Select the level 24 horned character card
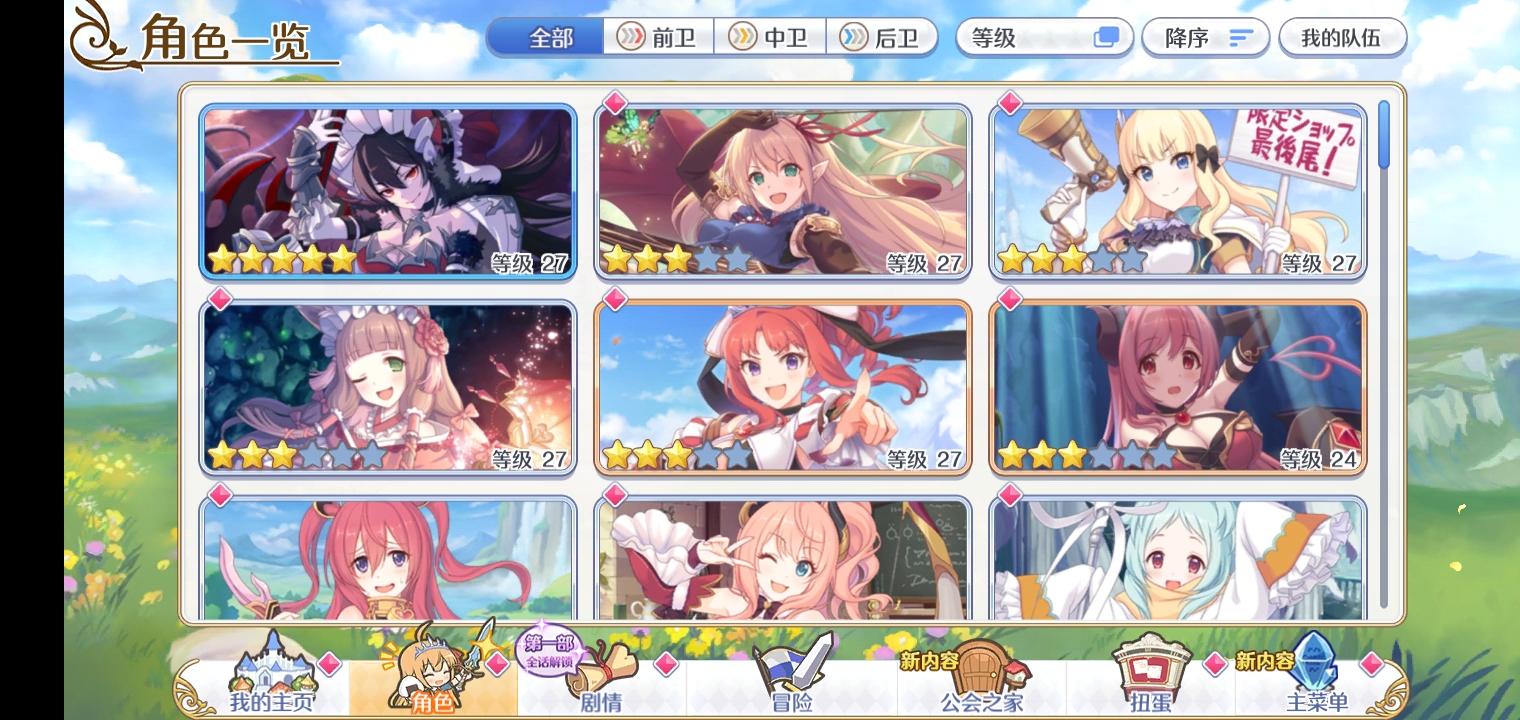This screenshot has height=720, width=1520. point(1177,386)
